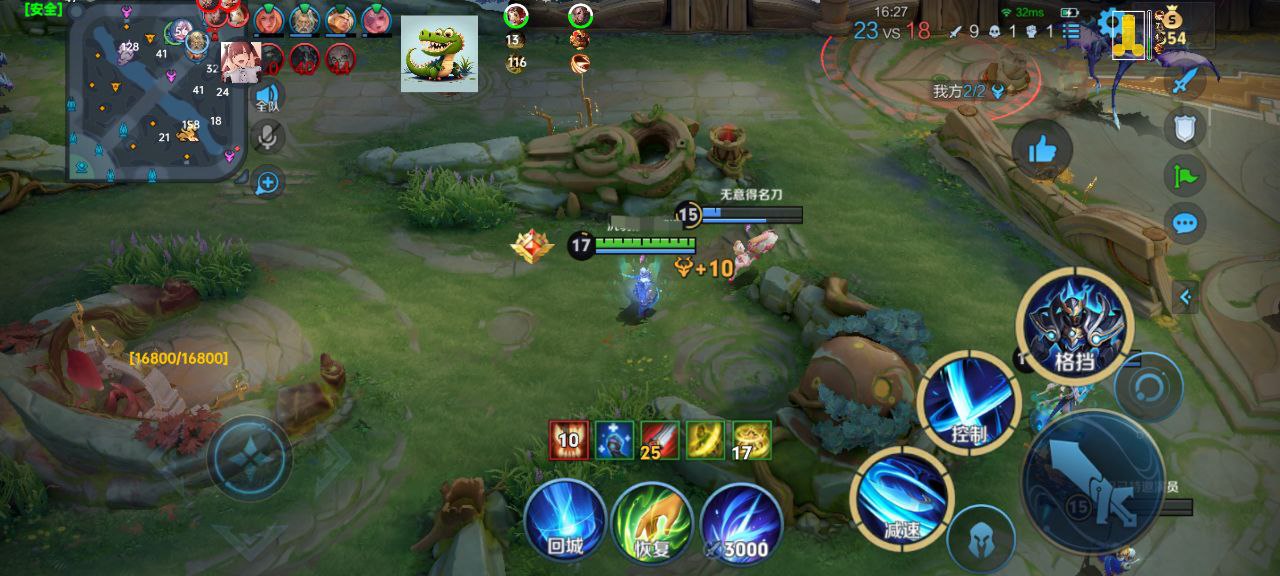Image resolution: width=1280 pixels, height=576 pixels.
Task: Activate 回城 recall
Action: tap(565, 520)
